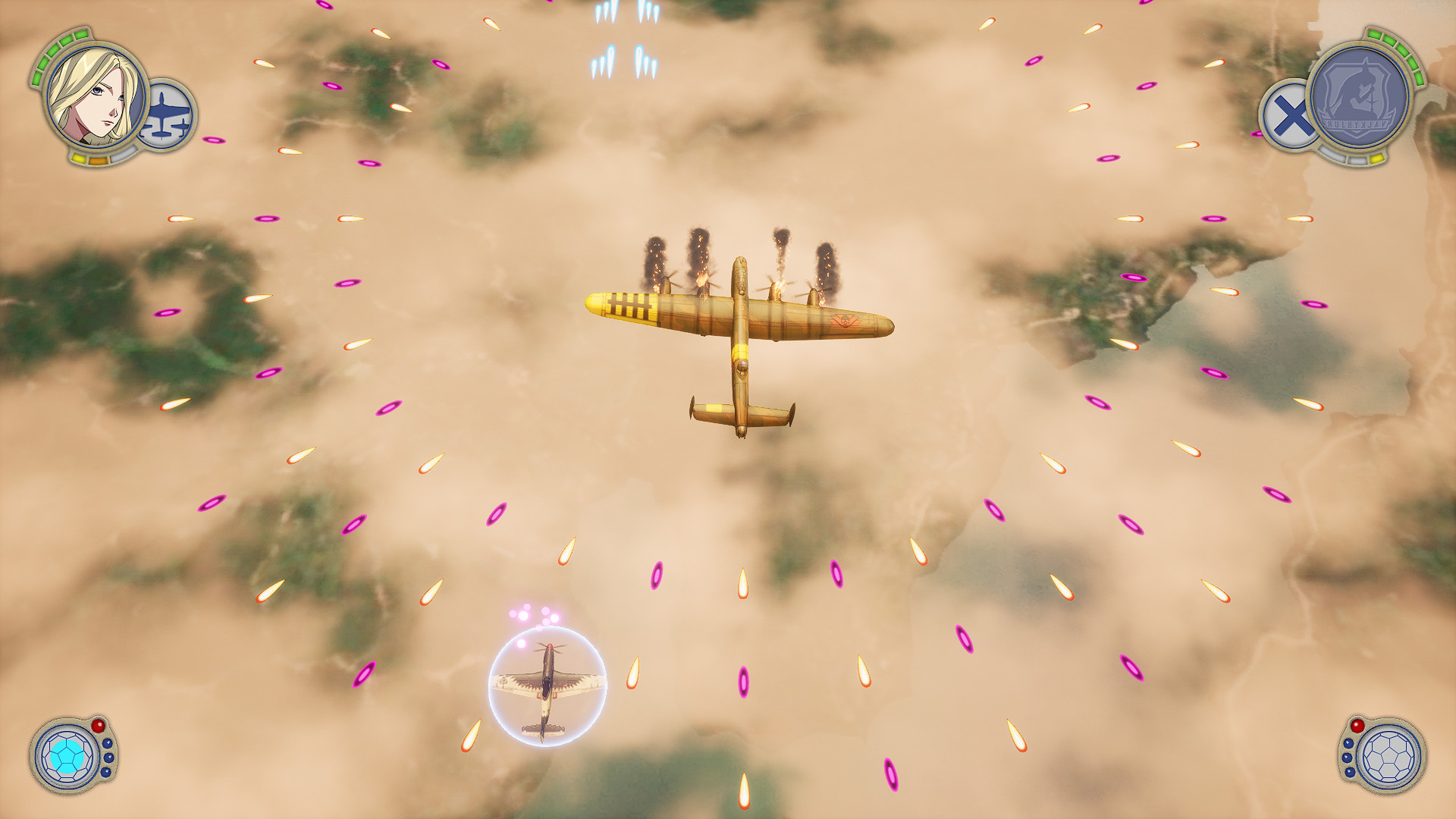Image resolution: width=1456 pixels, height=819 pixels.
Task: Open the lowest blue dot beside bomb gauge
Action: [x=106, y=773]
